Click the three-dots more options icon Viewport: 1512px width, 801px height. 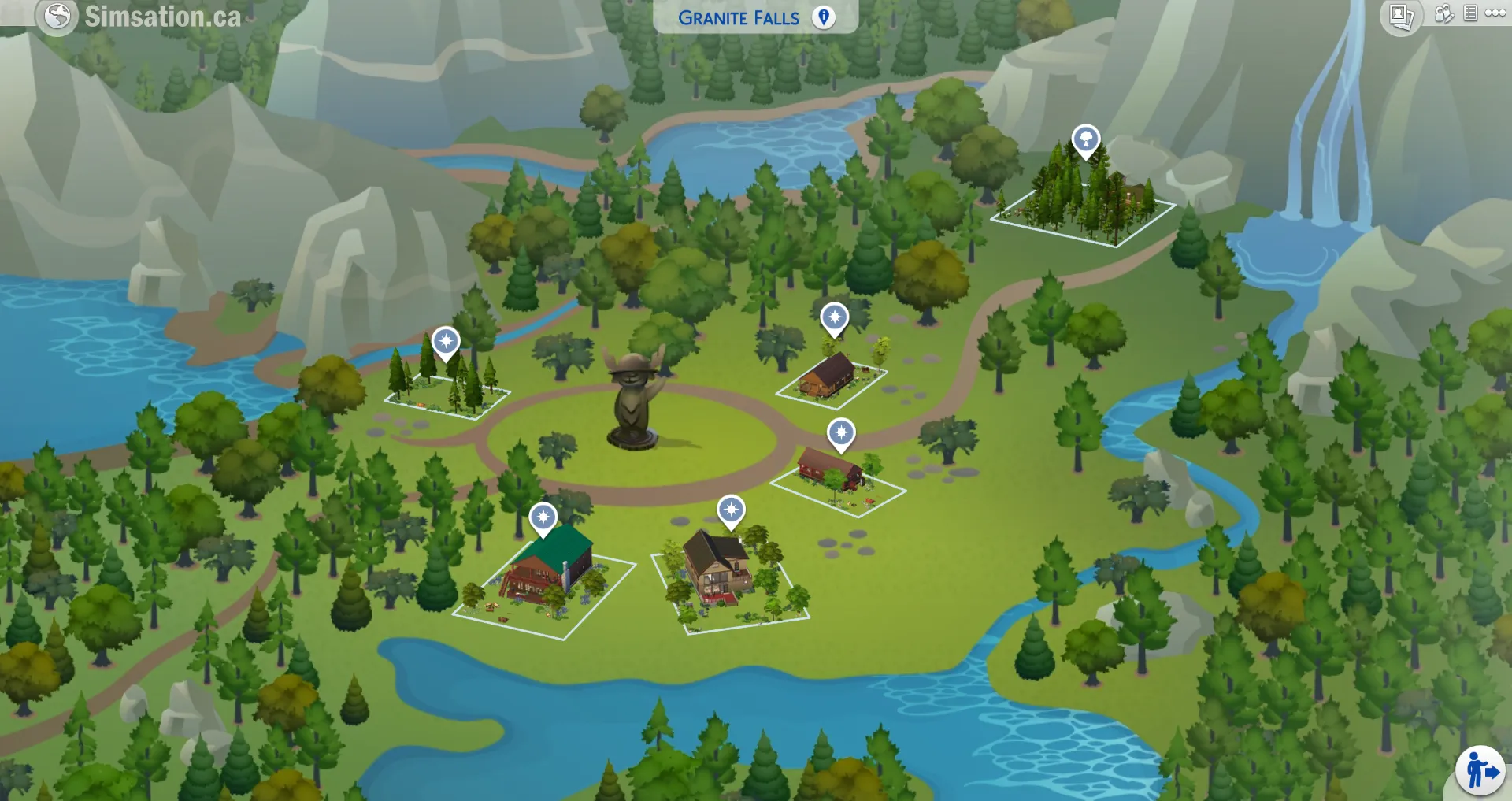pyautogui.click(x=1495, y=13)
